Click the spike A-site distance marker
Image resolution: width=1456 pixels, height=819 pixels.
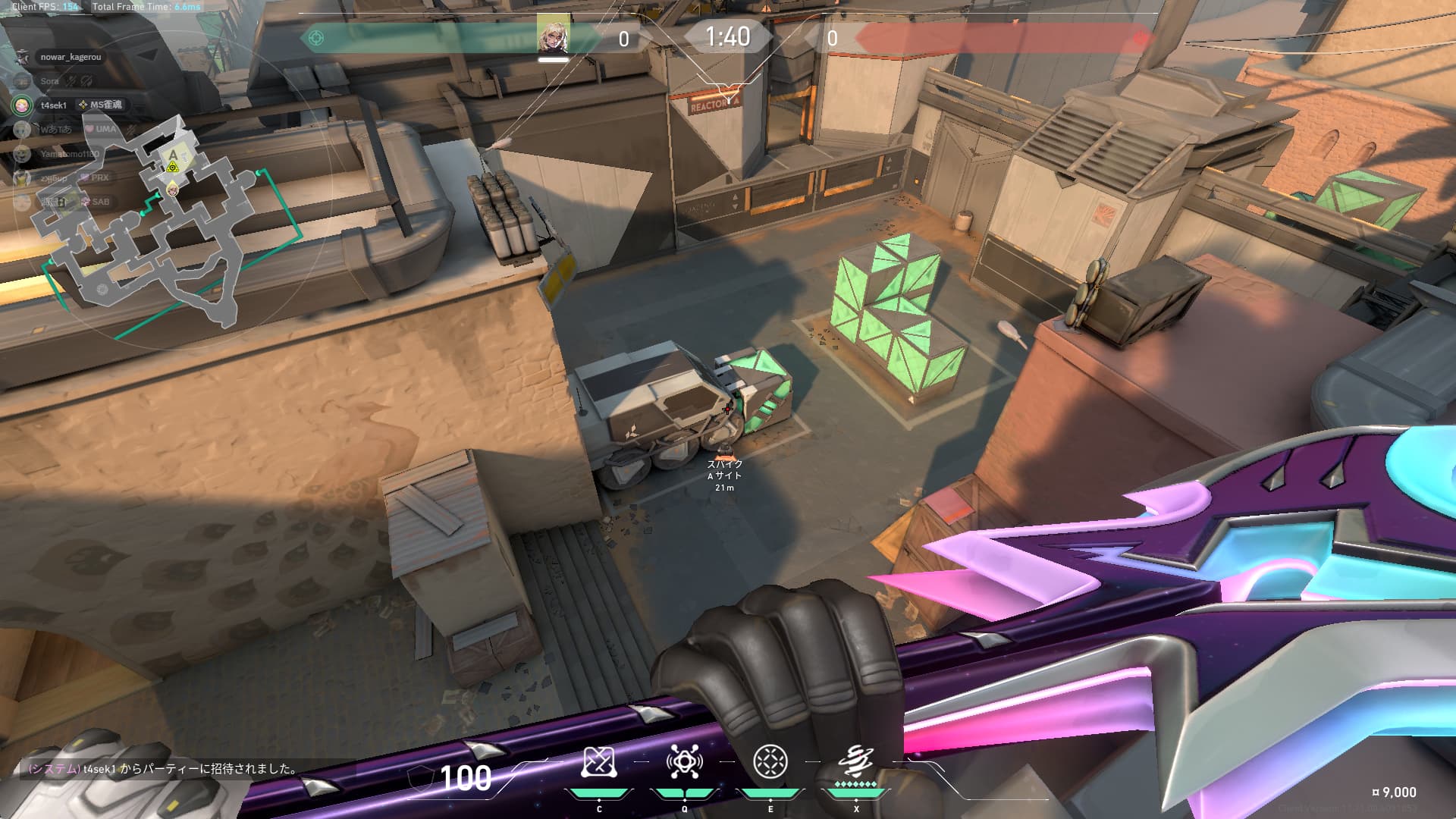[x=725, y=474]
